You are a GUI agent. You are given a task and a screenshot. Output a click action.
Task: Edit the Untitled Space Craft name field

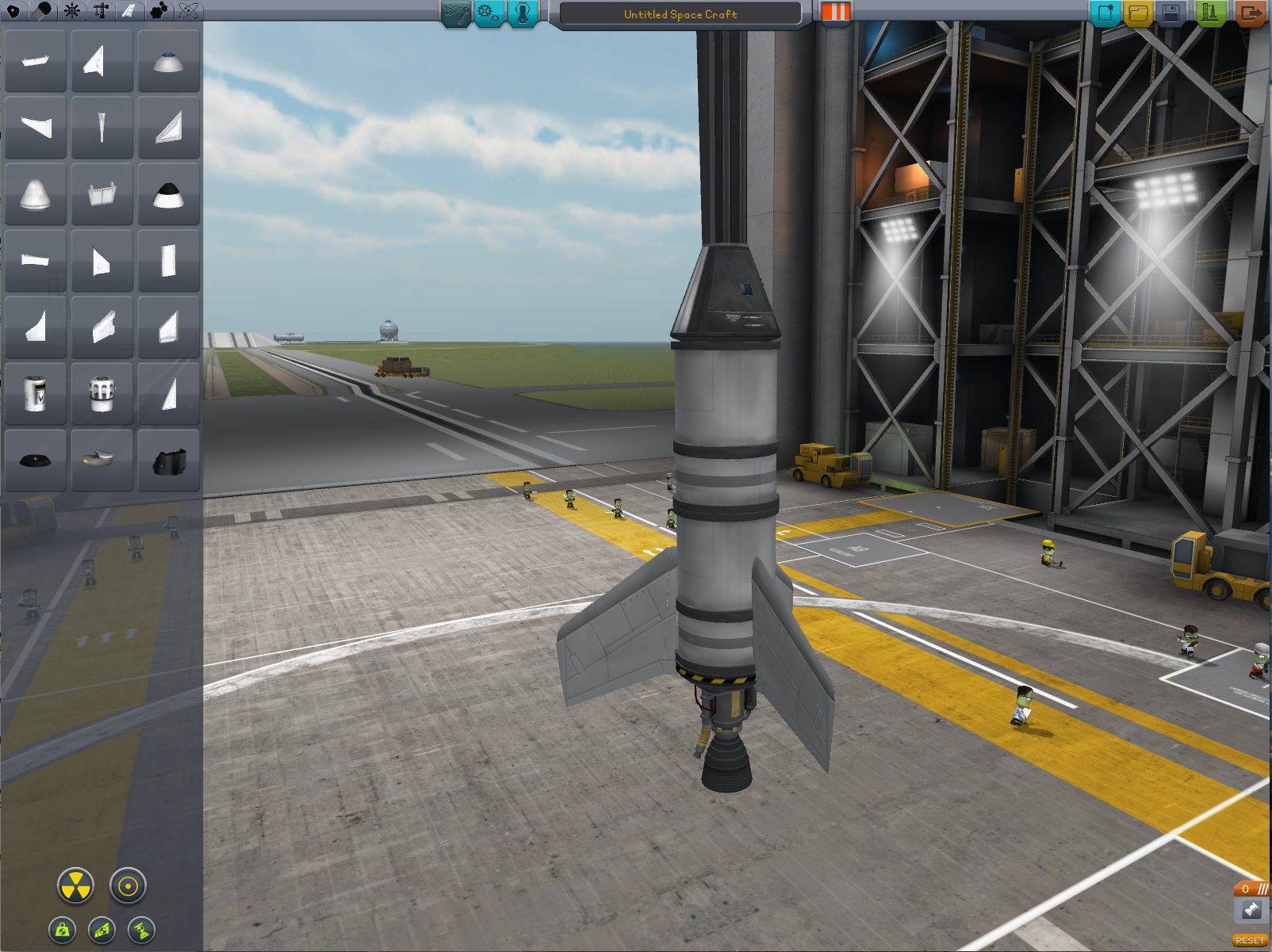click(680, 14)
